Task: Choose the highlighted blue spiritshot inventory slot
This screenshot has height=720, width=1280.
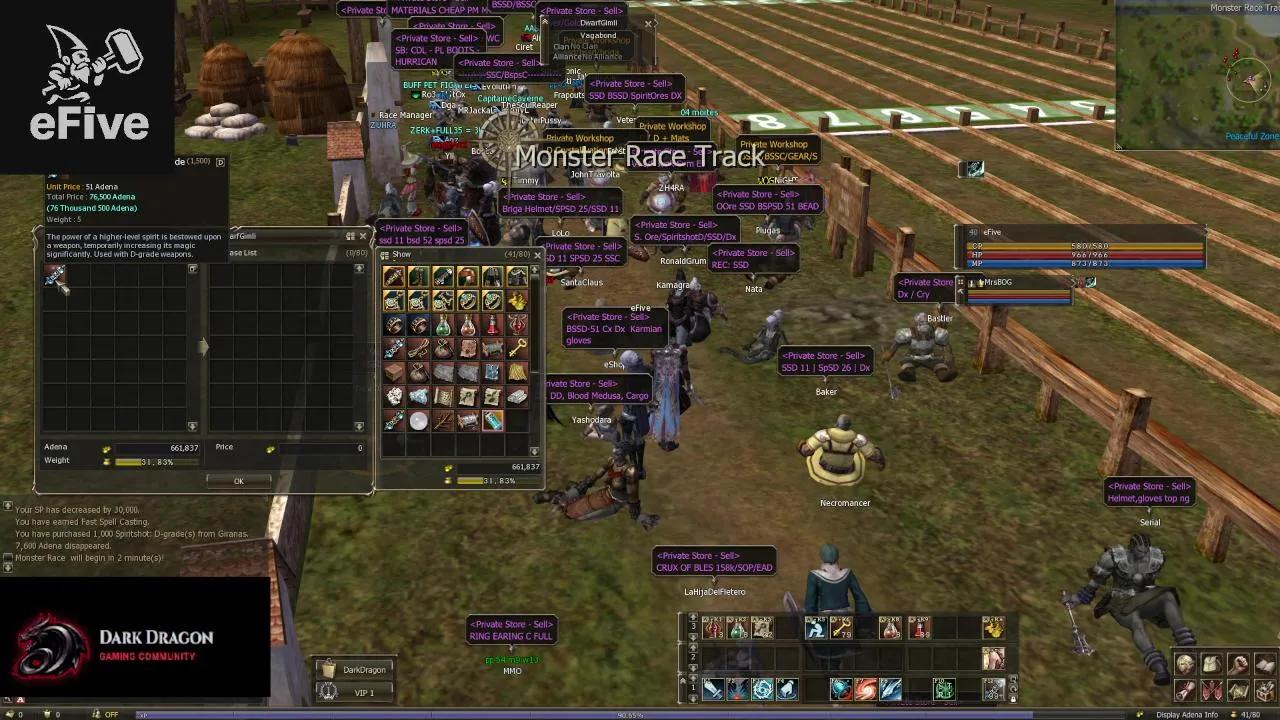Action: (493, 421)
